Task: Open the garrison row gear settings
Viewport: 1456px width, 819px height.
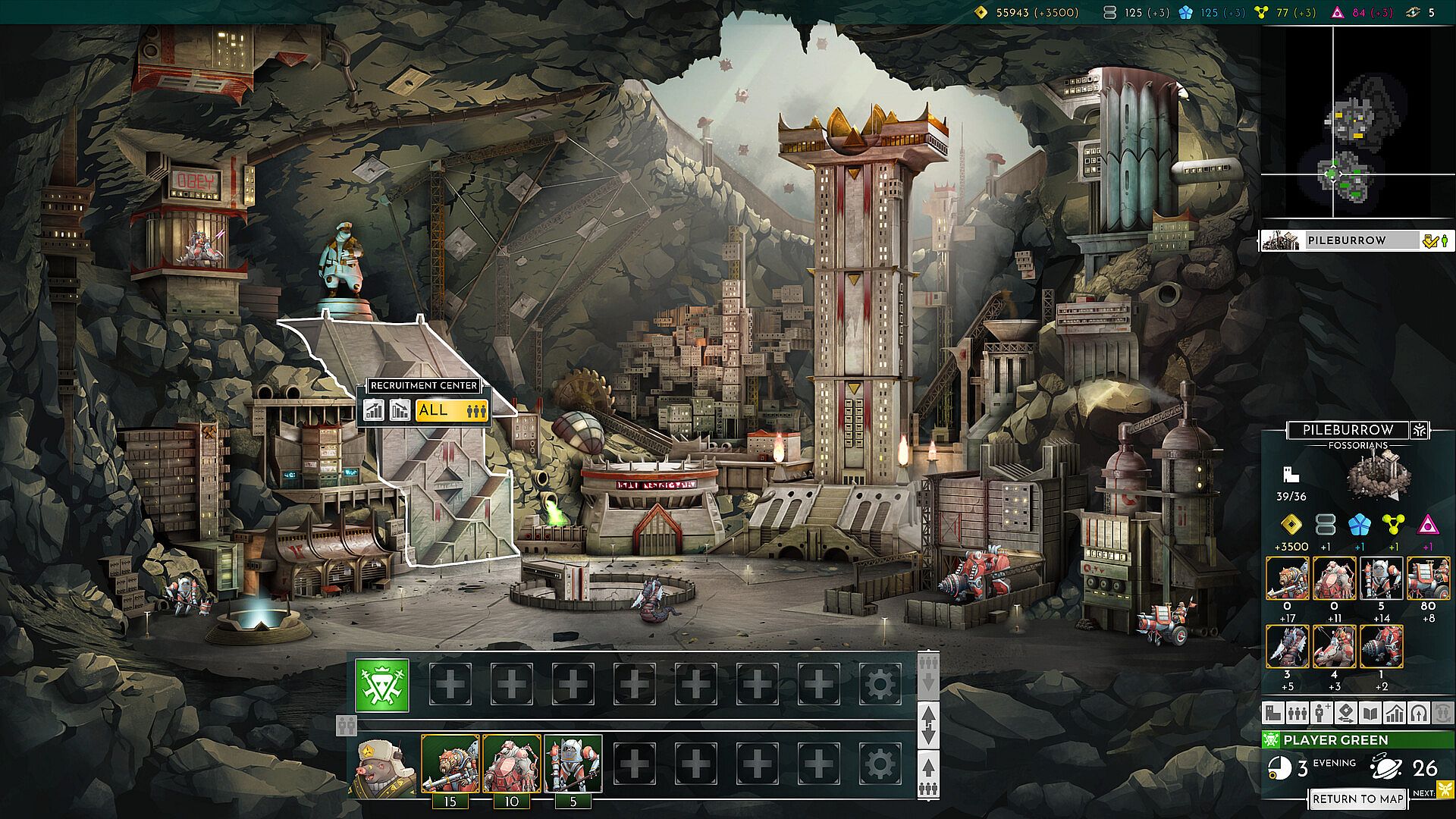Action: [880, 686]
